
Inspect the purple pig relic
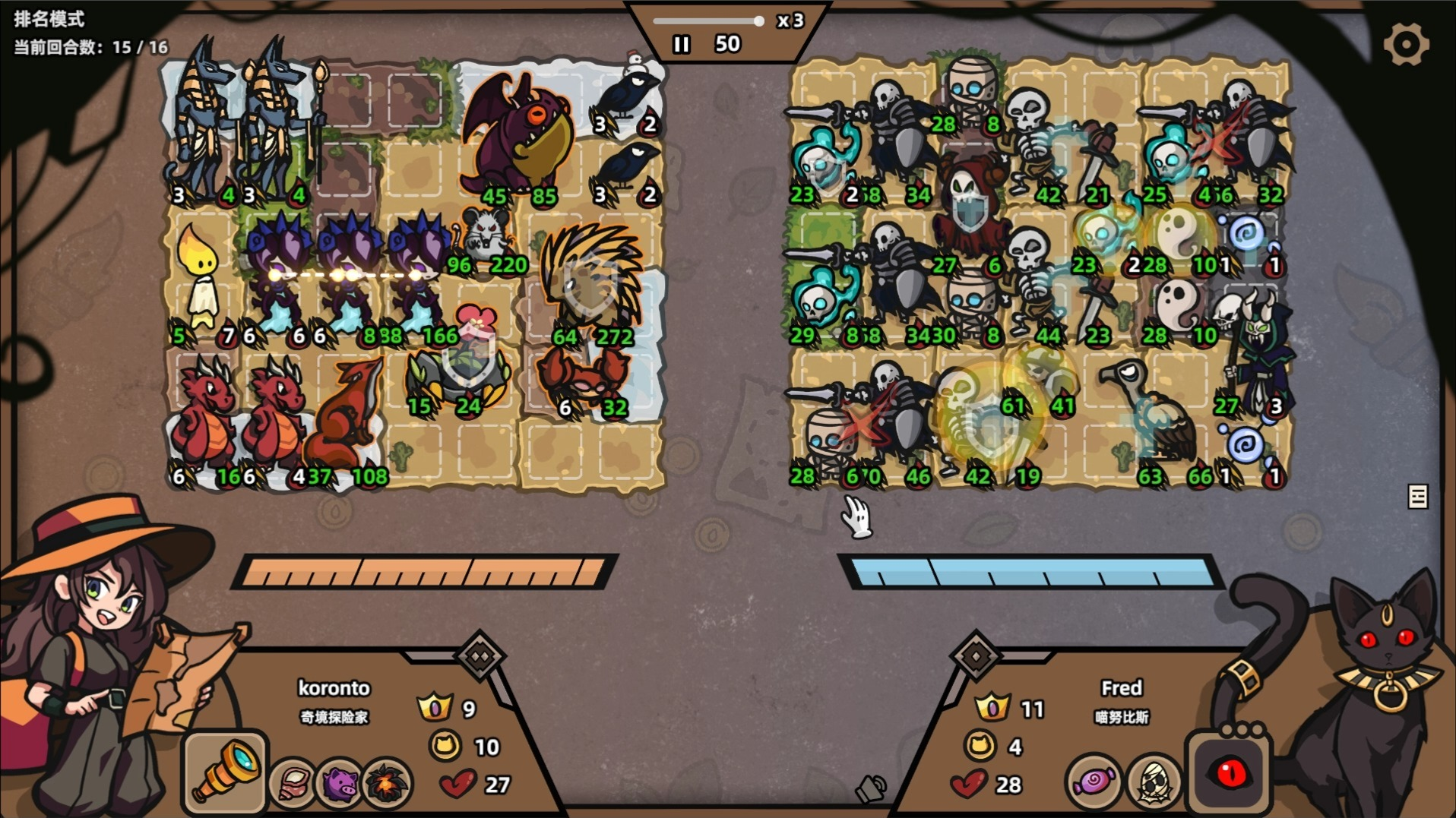coord(340,782)
